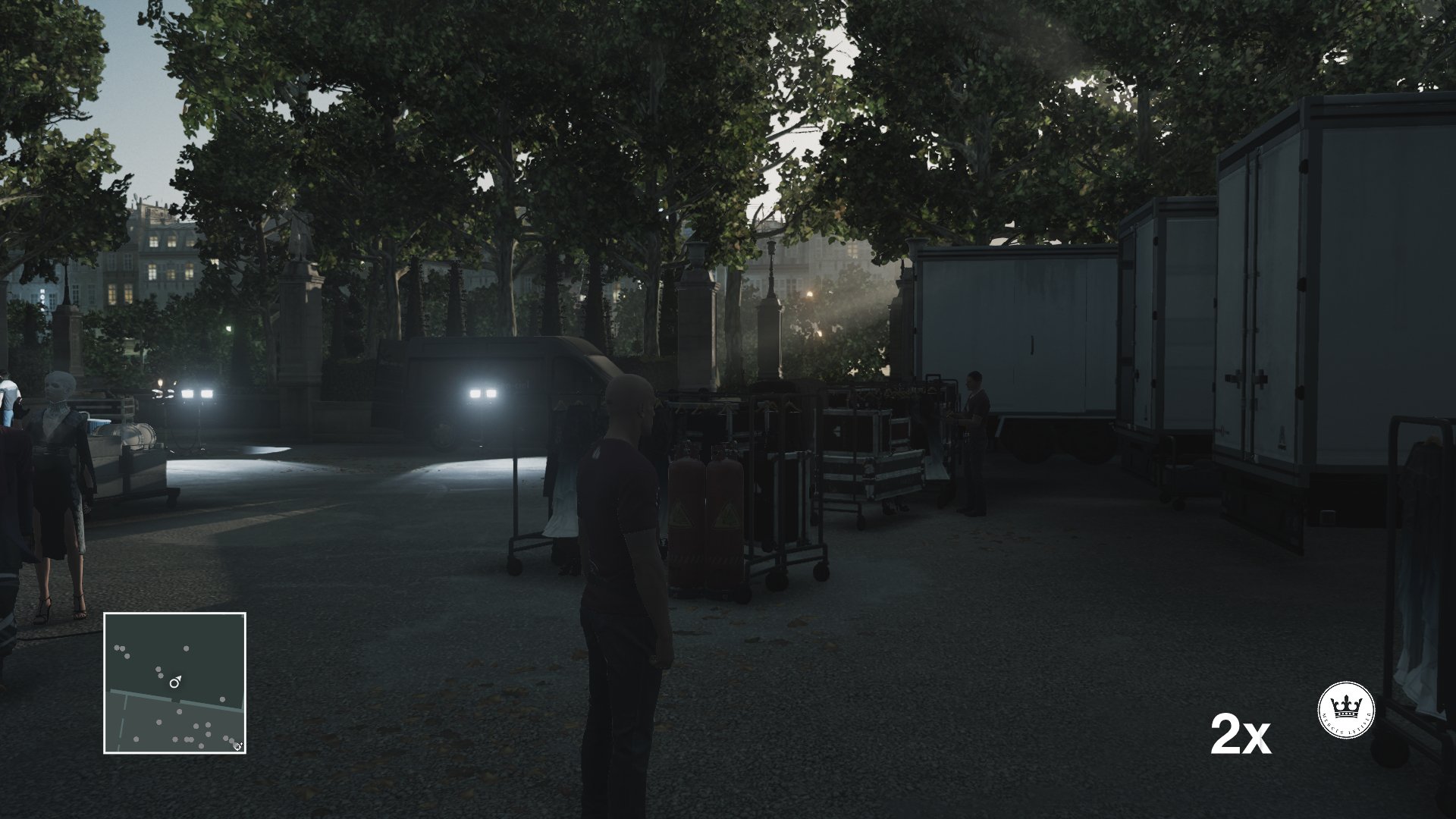Click the lone NPC dot in the minimap's upper area

tap(186, 649)
